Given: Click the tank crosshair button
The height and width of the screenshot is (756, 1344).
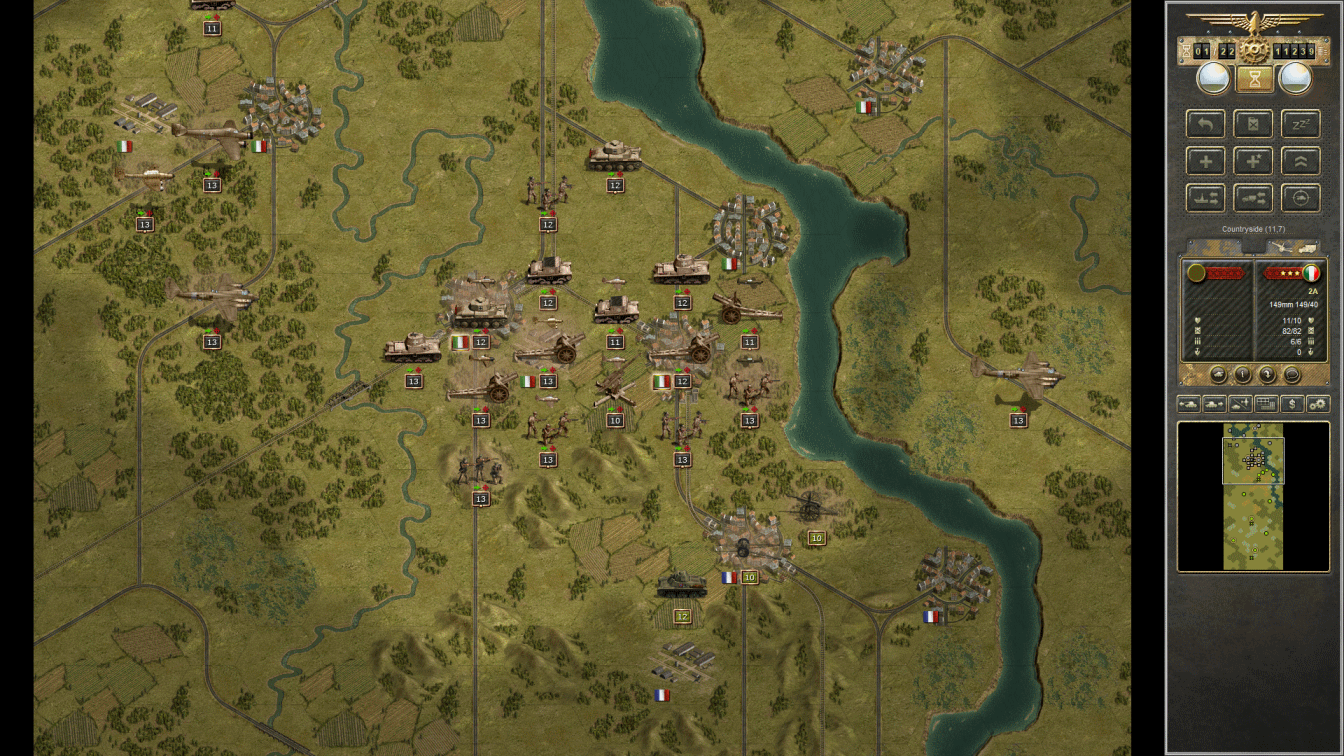Looking at the screenshot, I should pyautogui.click(x=1300, y=197).
